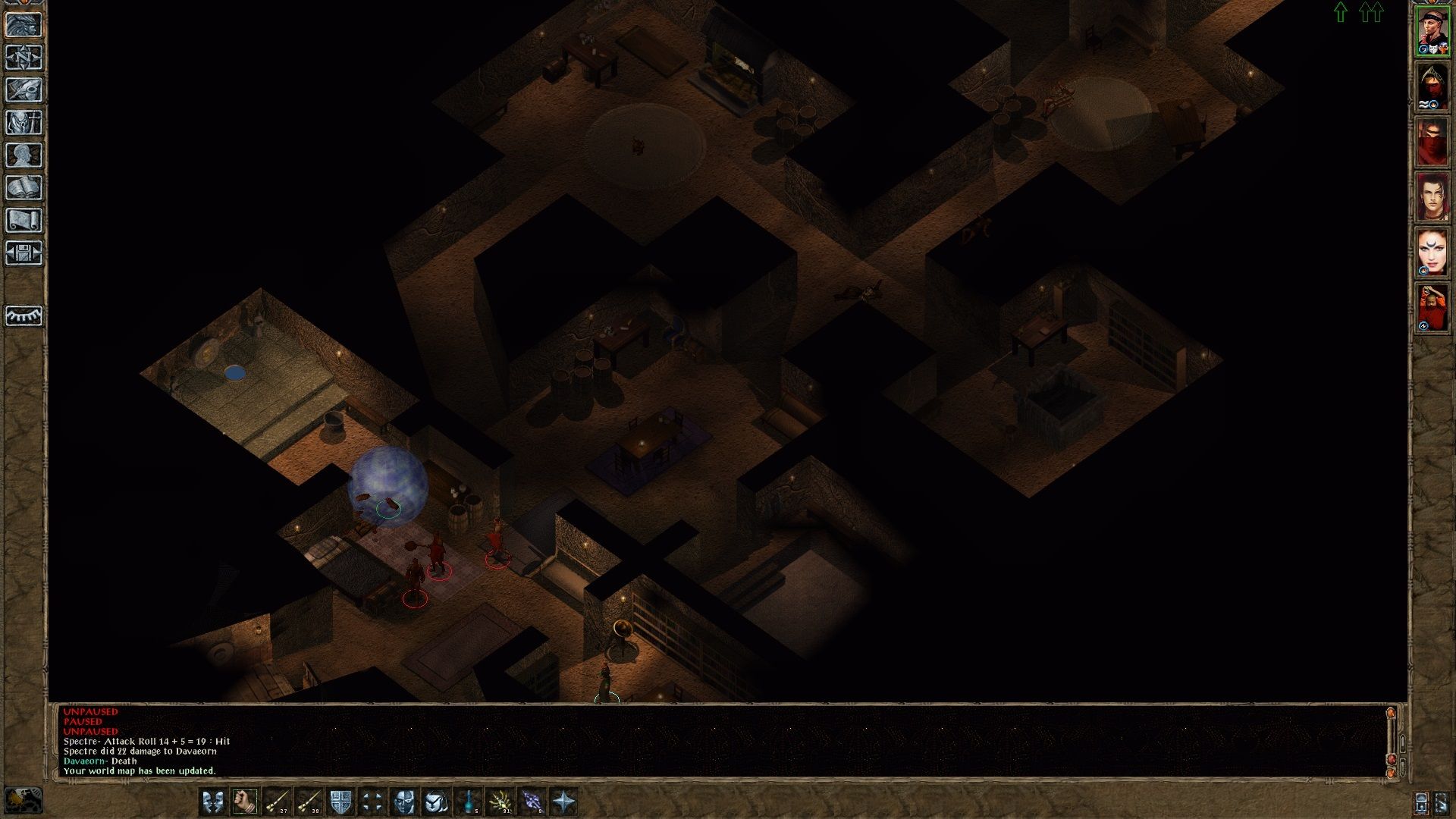Click the four-arrows action button
Image resolution: width=1456 pixels, height=819 pixels.
tap(372, 801)
